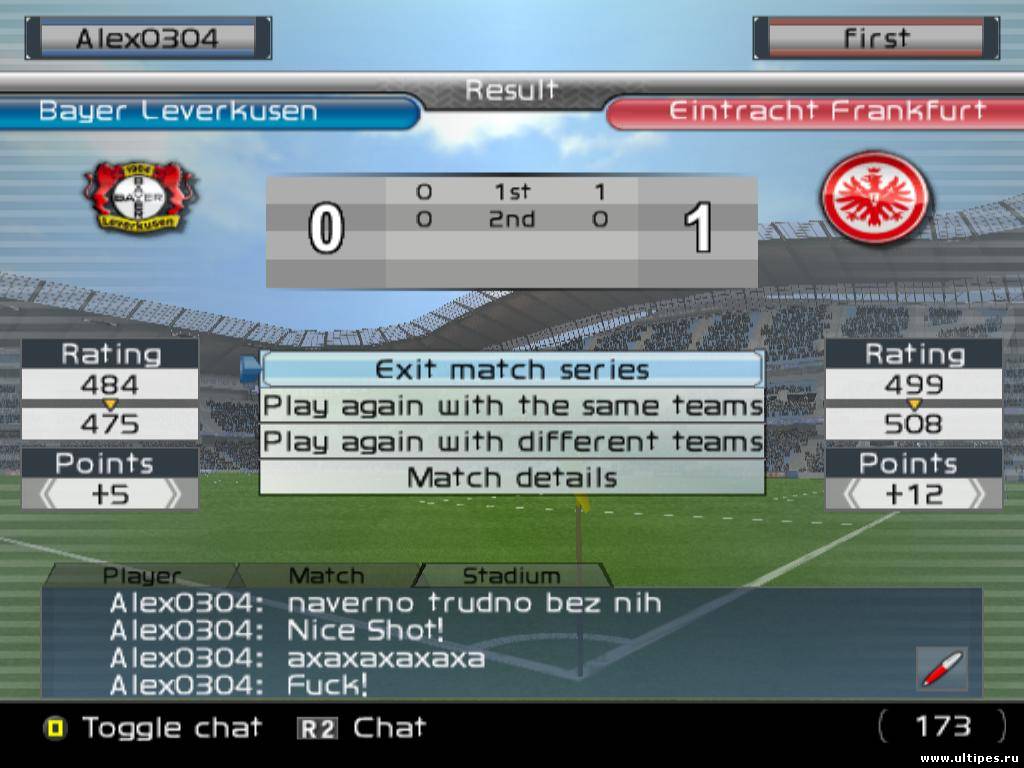The width and height of the screenshot is (1024, 768).
Task: Open Match details
Action: pos(511,478)
